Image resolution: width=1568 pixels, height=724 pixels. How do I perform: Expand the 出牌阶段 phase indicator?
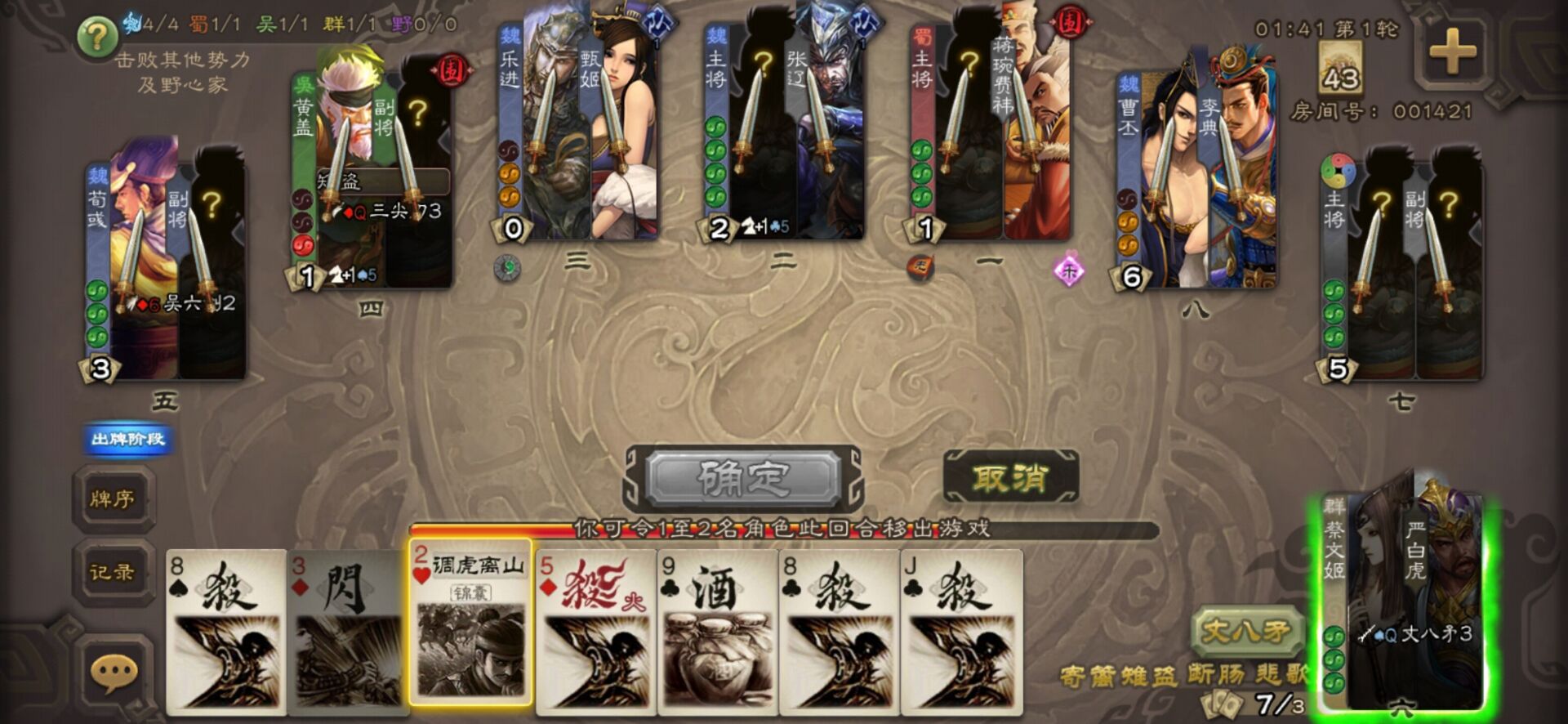click(124, 440)
